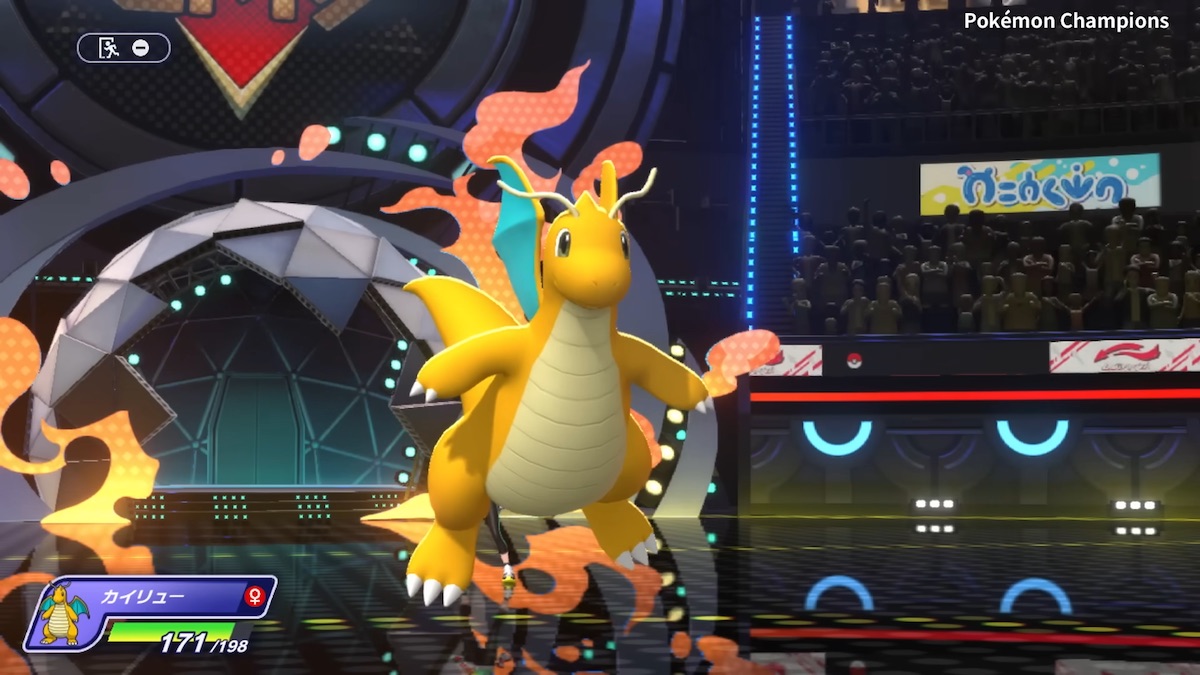Select the running figure forfeit icon
The image size is (1200, 675).
tap(109, 47)
